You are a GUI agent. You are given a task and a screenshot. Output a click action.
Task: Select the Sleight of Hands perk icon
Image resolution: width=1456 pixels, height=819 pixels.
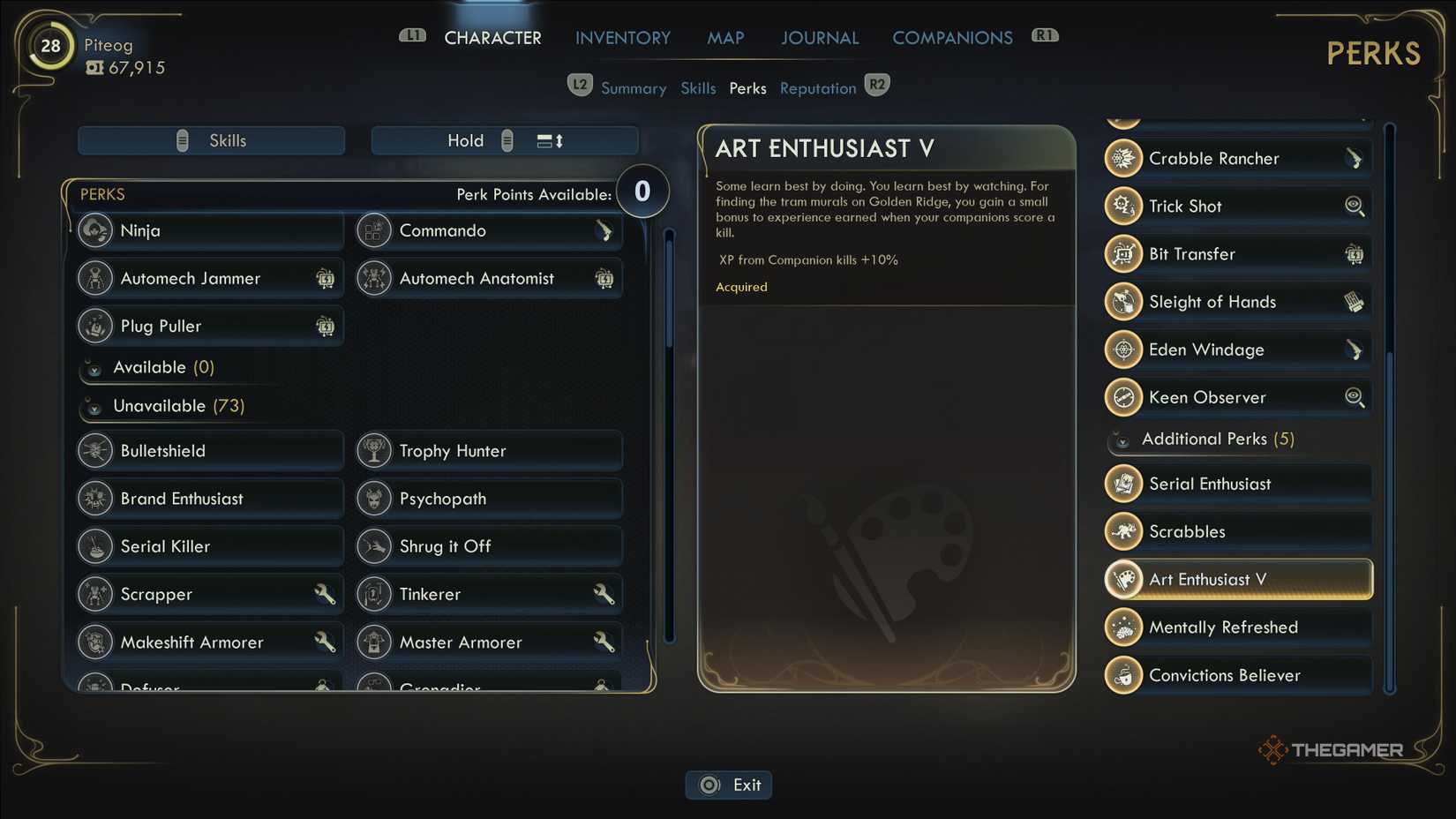click(x=1122, y=301)
